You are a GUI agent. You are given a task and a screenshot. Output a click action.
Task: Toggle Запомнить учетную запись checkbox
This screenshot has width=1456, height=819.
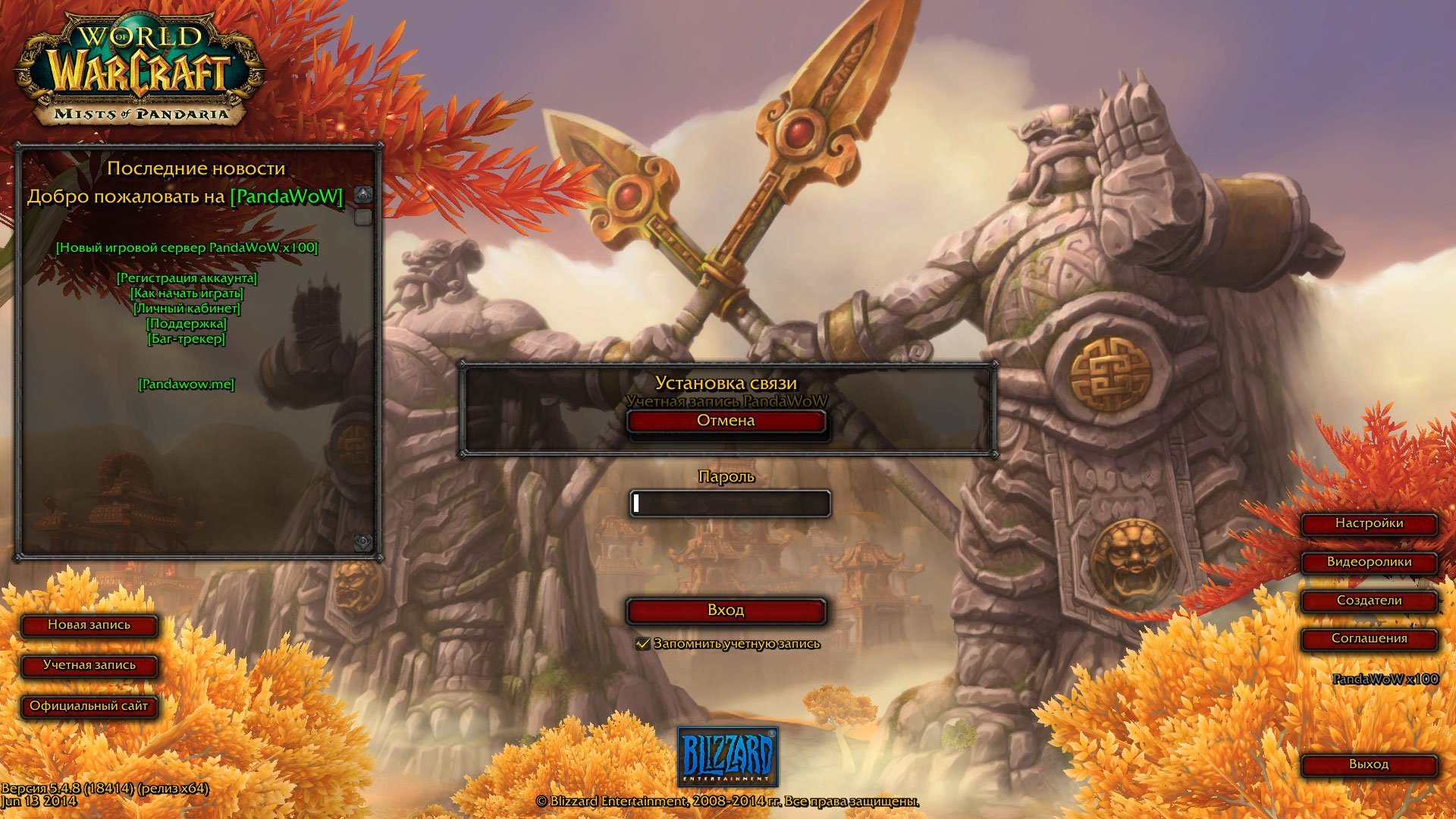(x=643, y=644)
